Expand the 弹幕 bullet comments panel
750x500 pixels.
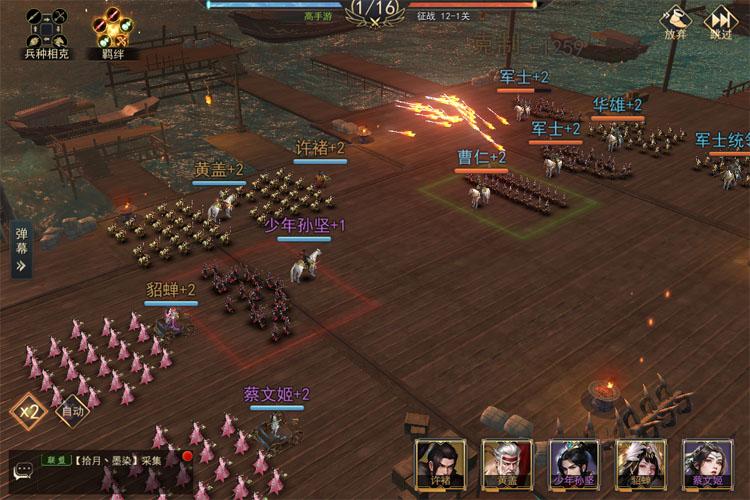[x=21, y=251]
